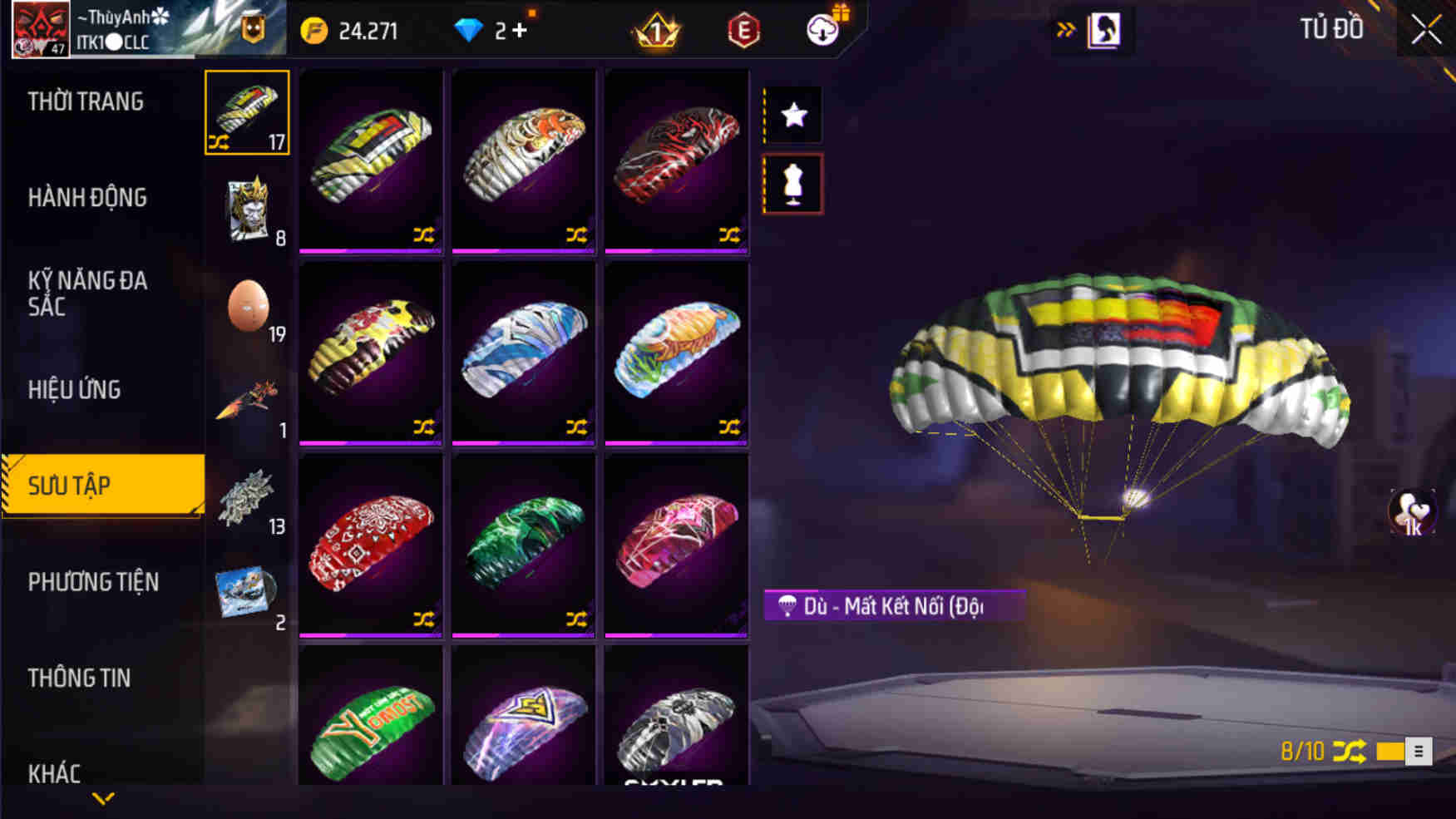Image resolution: width=1456 pixels, height=819 pixels.
Task: Open the Phương Tiện category
Action: click(x=93, y=582)
